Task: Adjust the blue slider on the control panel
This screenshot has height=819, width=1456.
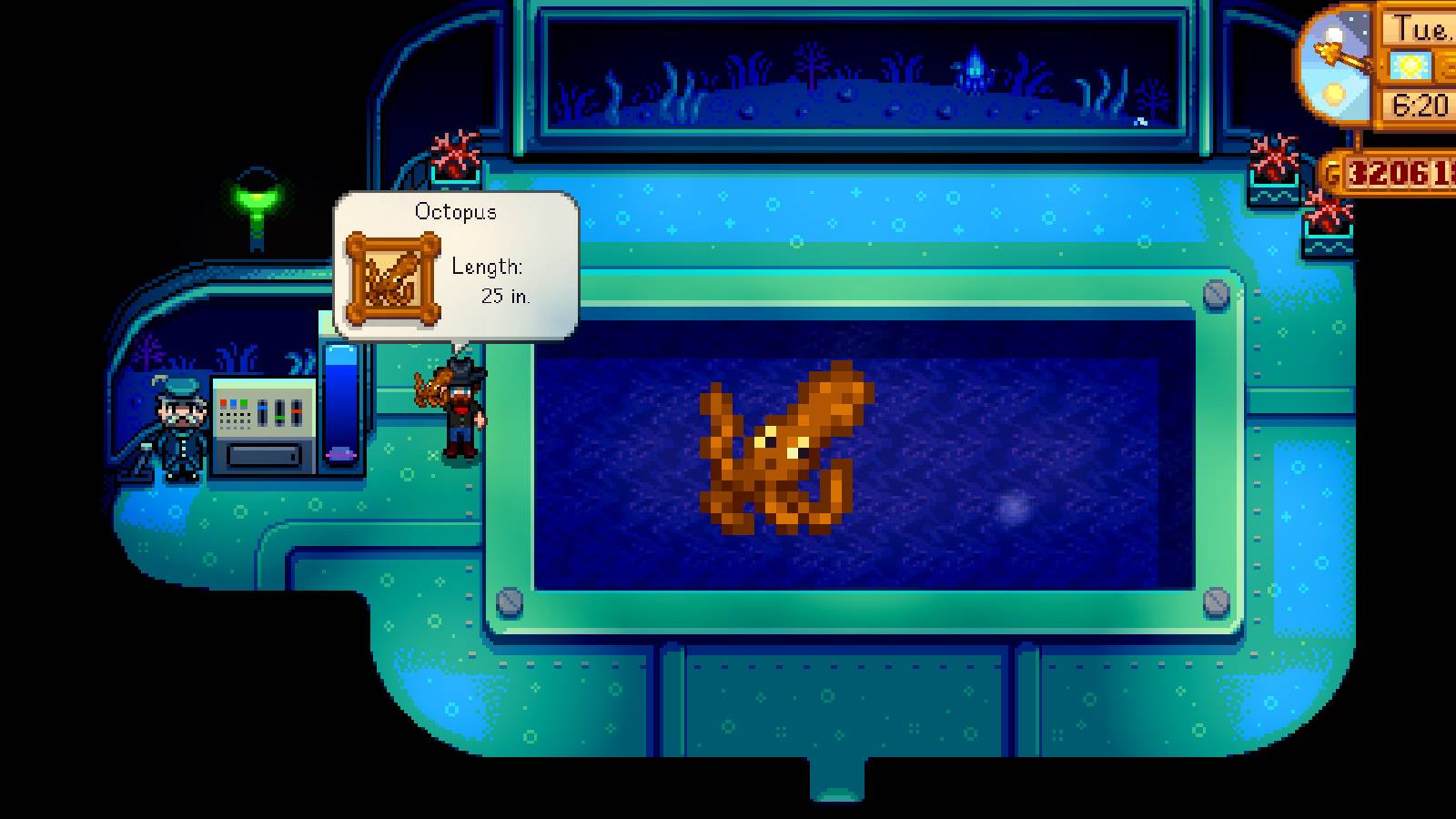Action: (264, 407)
